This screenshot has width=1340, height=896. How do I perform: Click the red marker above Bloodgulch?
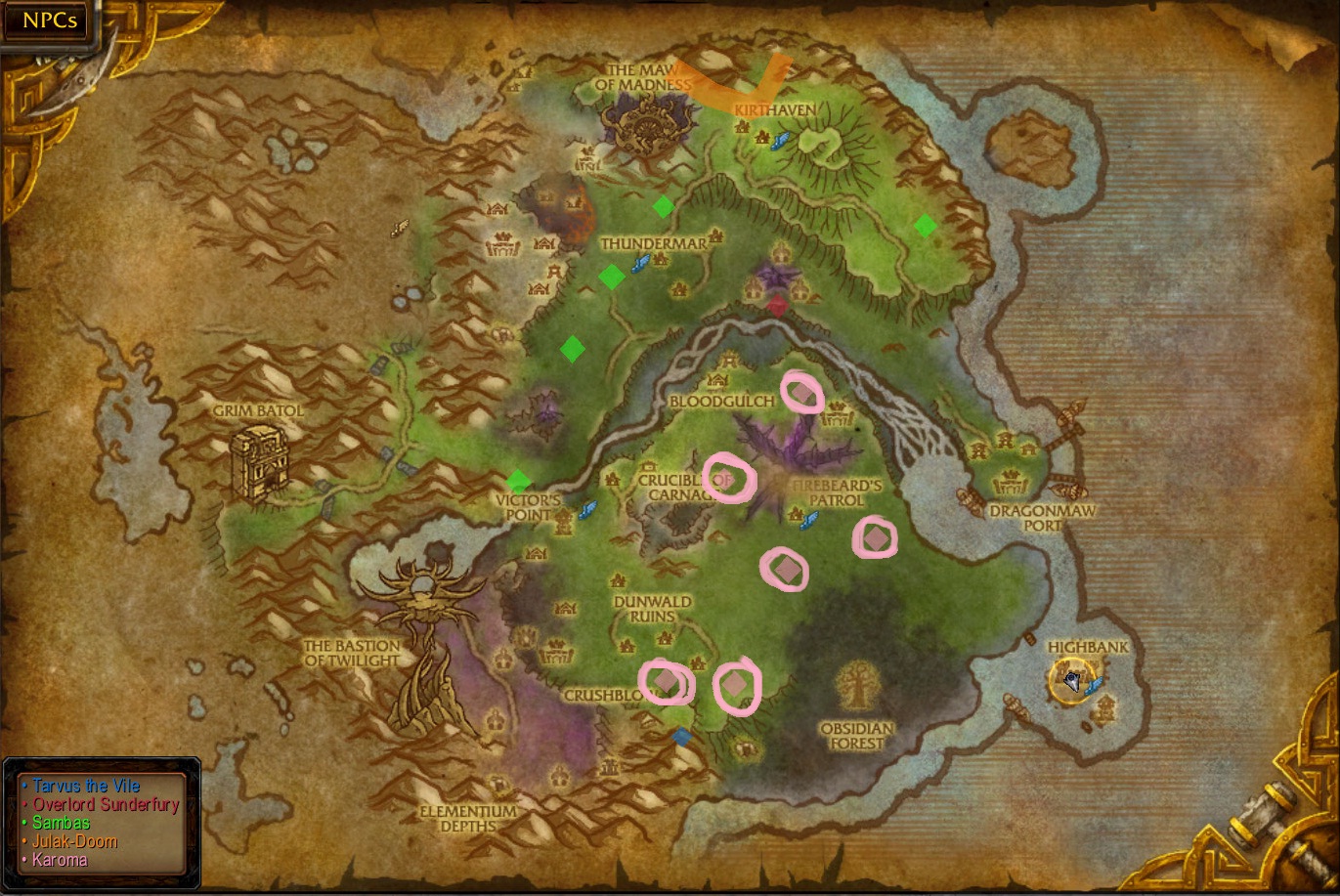click(x=777, y=304)
